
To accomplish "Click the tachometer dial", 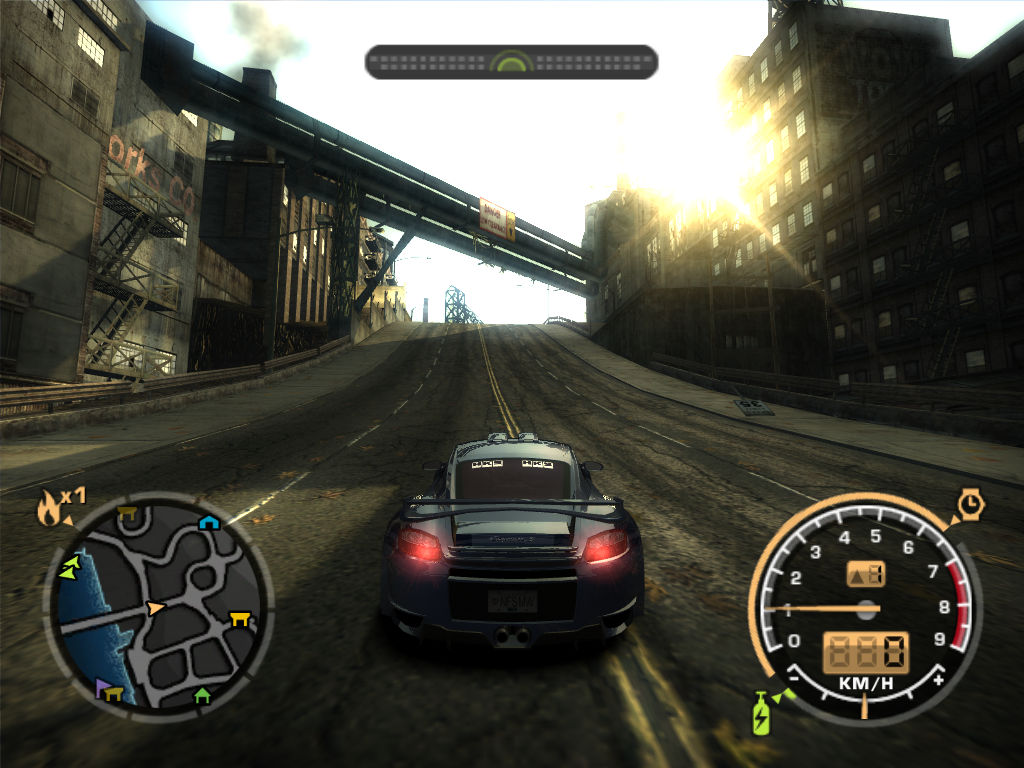I will (865, 607).
